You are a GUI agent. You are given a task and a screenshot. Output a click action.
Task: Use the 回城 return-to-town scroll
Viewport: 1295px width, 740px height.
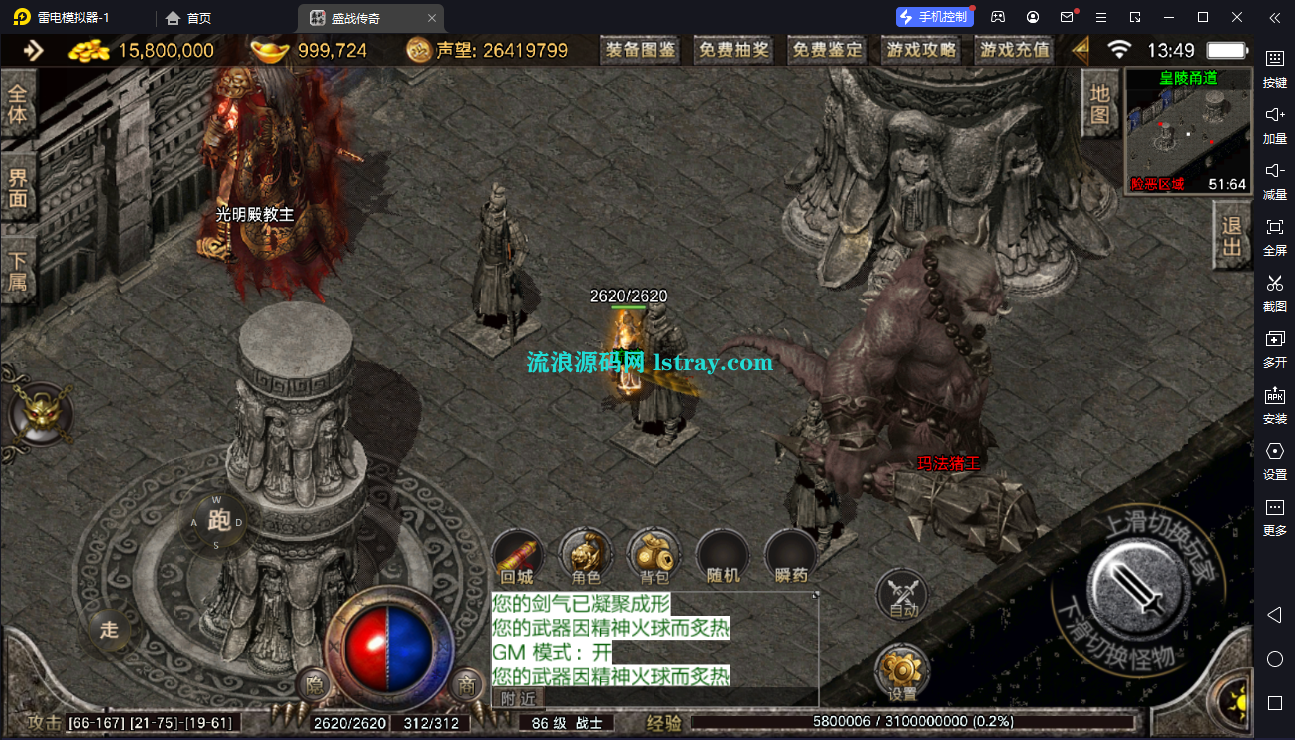click(517, 557)
